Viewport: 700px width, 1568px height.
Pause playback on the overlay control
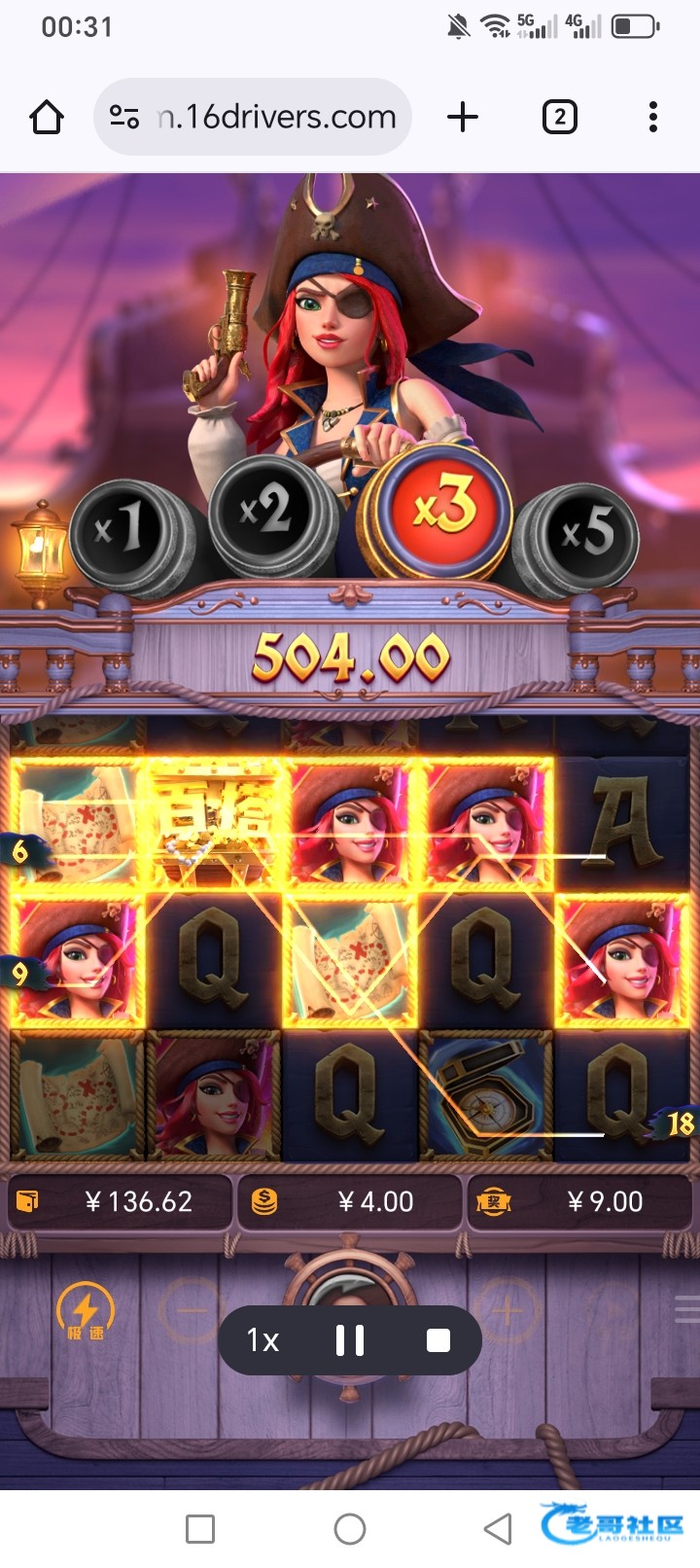tap(350, 1340)
